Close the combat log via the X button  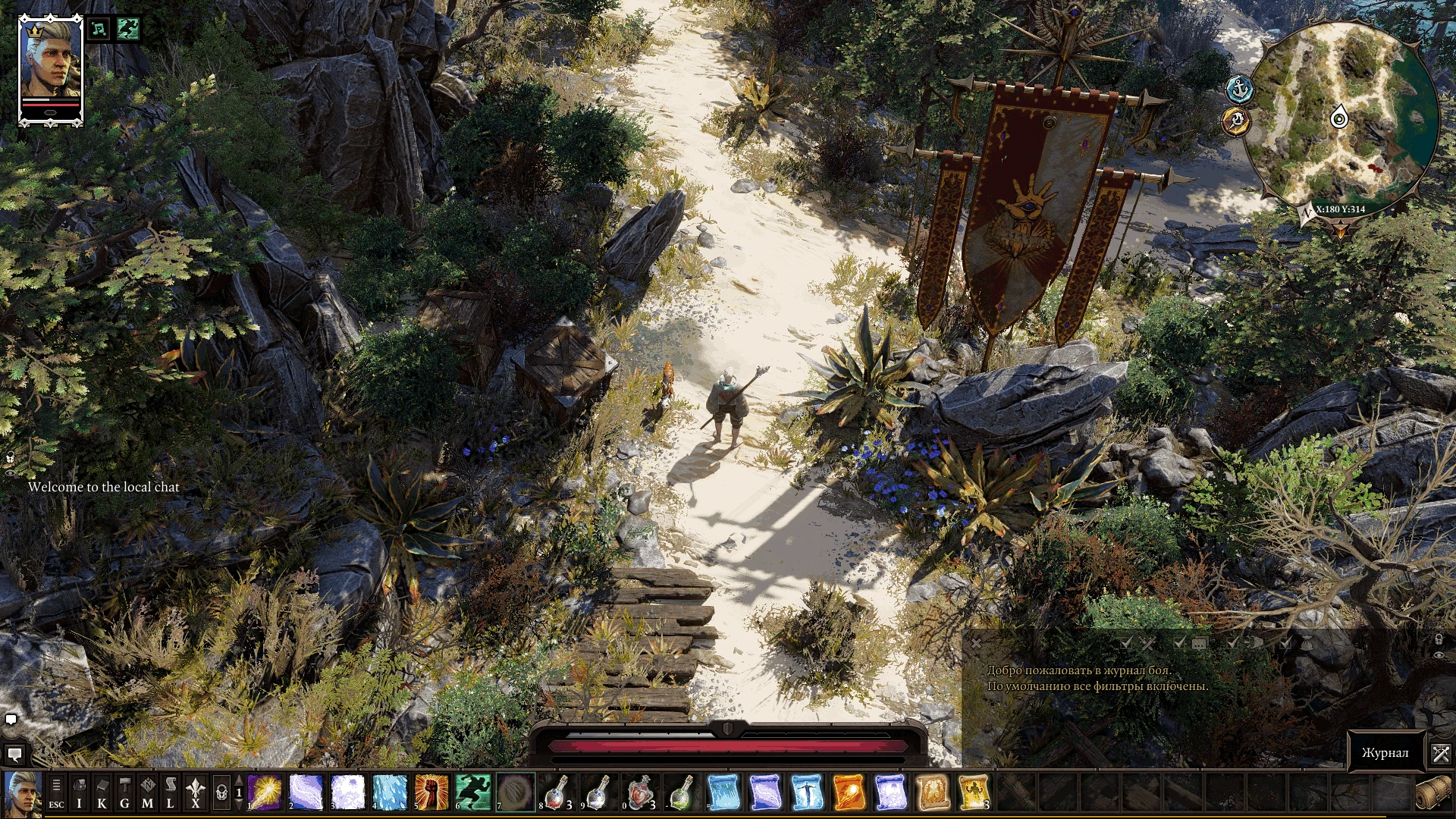point(976,642)
